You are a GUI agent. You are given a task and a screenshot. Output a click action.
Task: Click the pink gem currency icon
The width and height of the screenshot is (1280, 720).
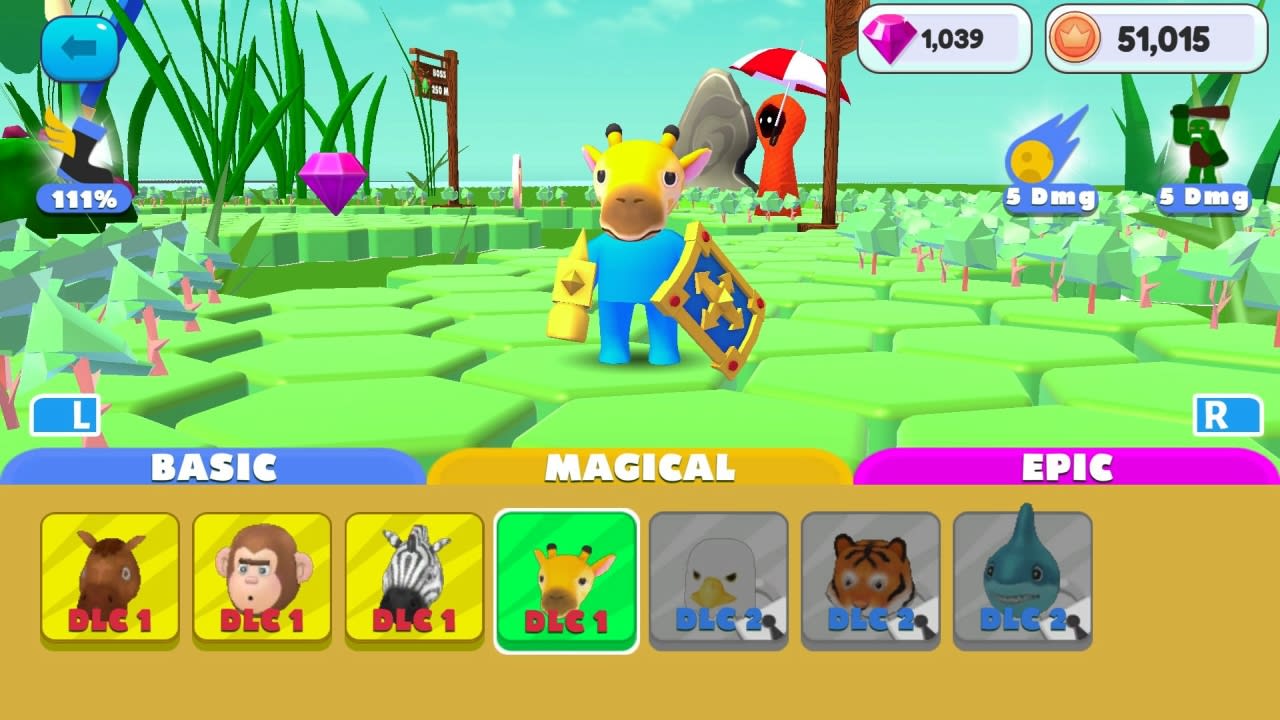(x=888, y=38)
